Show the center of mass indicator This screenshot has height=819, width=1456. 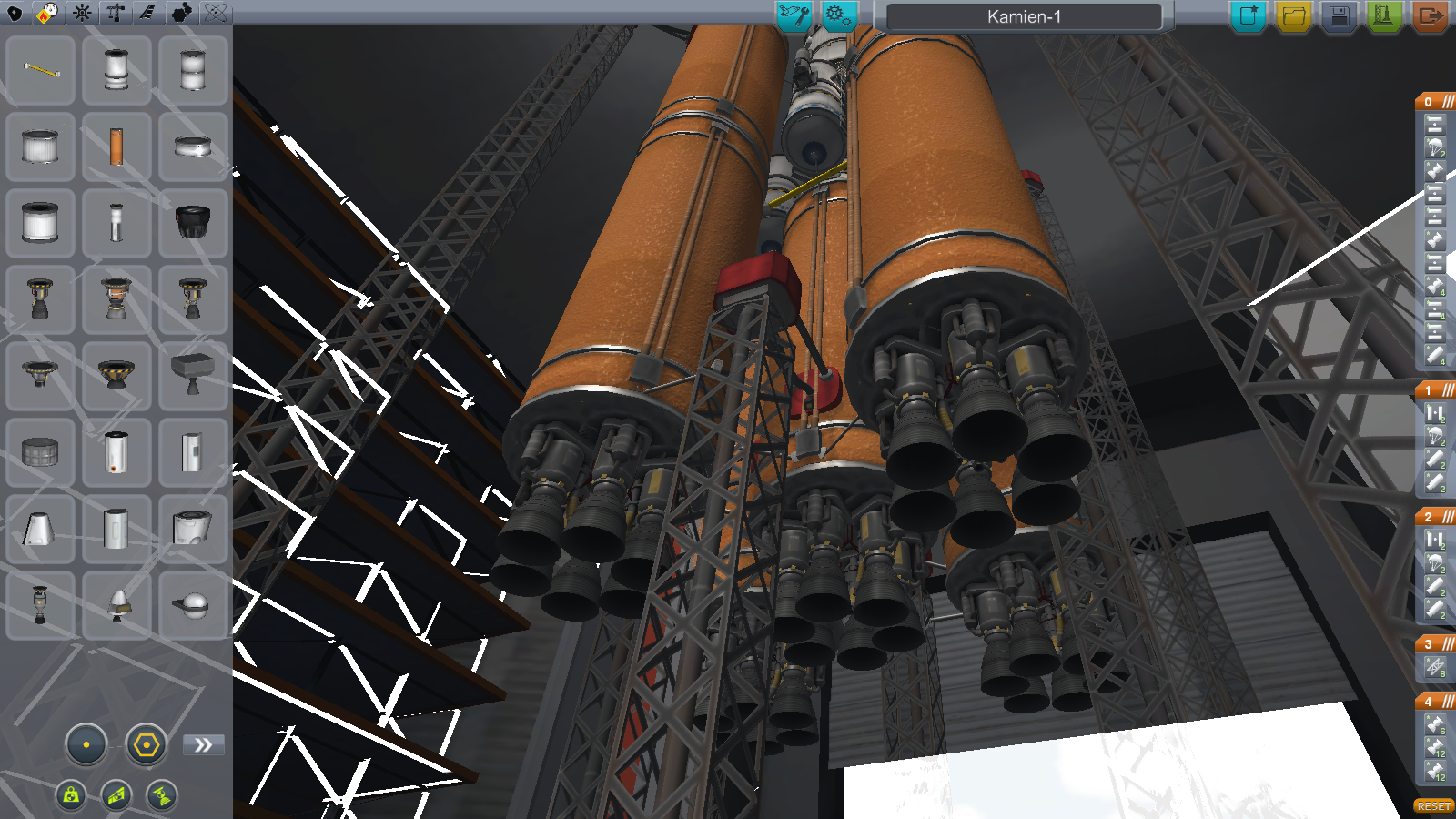(x=71, y=795)
